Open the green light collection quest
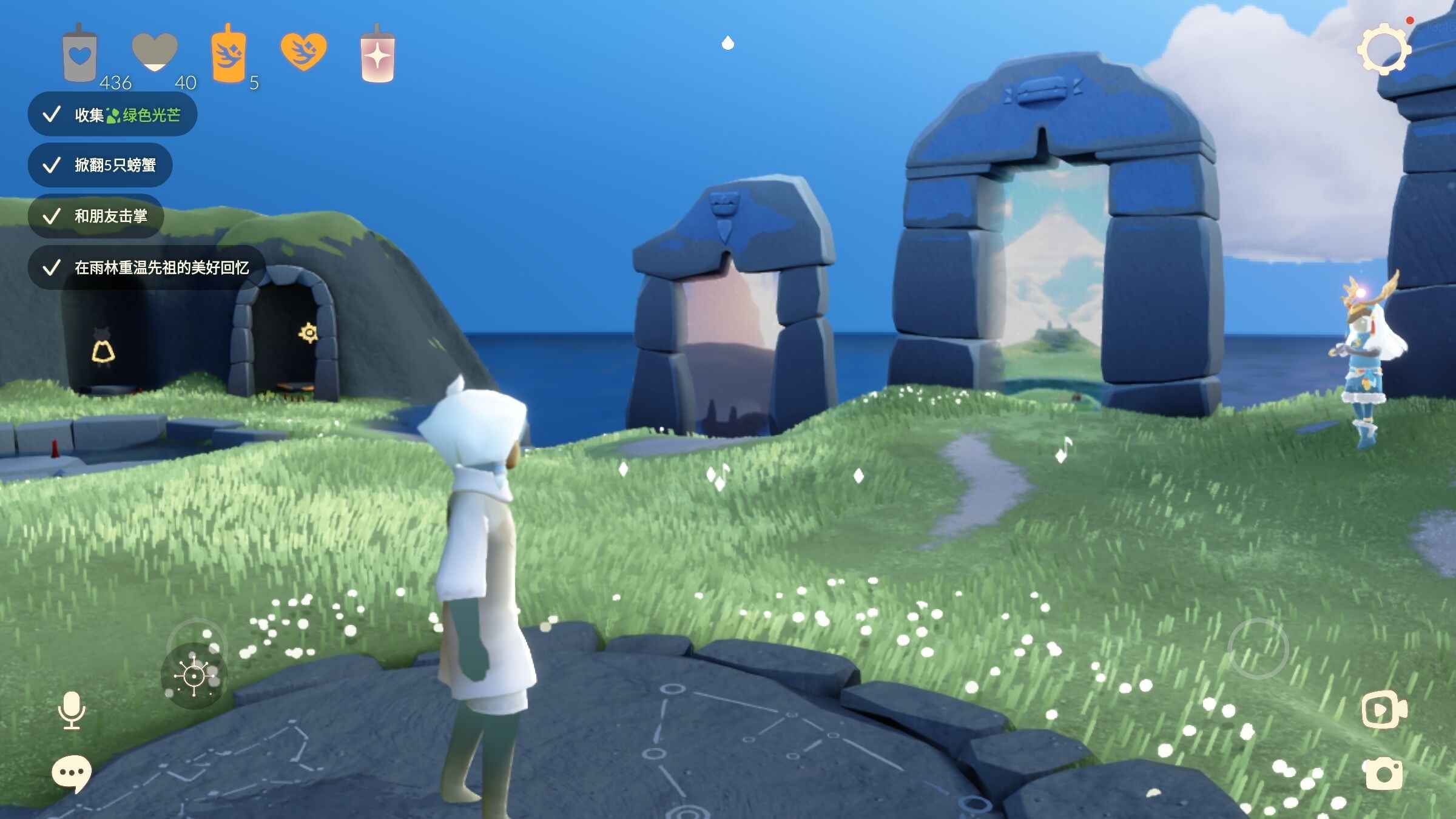This screenshot has height=819, width=1456. point(113,115)
